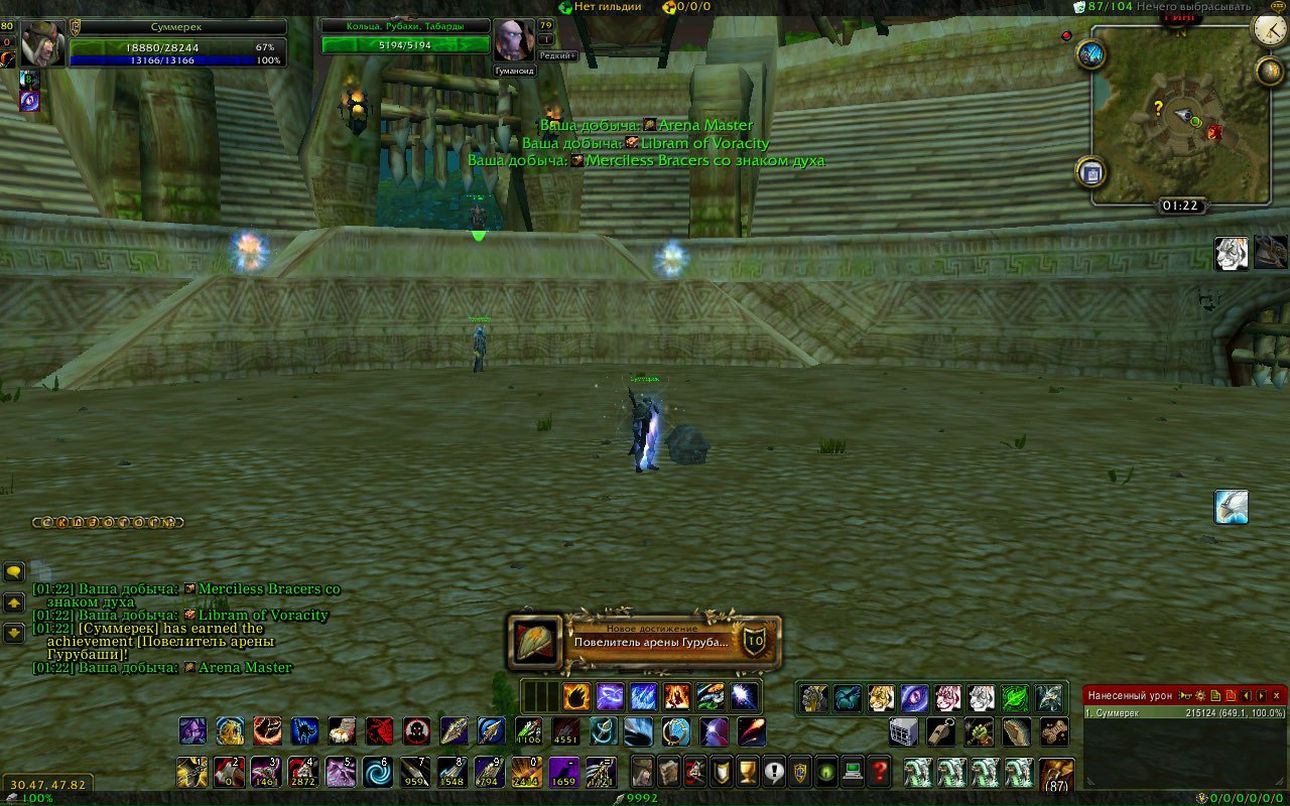The height and width of the screenshot is (806, 1290).
Task: Close the Нанесенный урон damage meter window
Action: pyautogui.click(x=1276, y=695)
